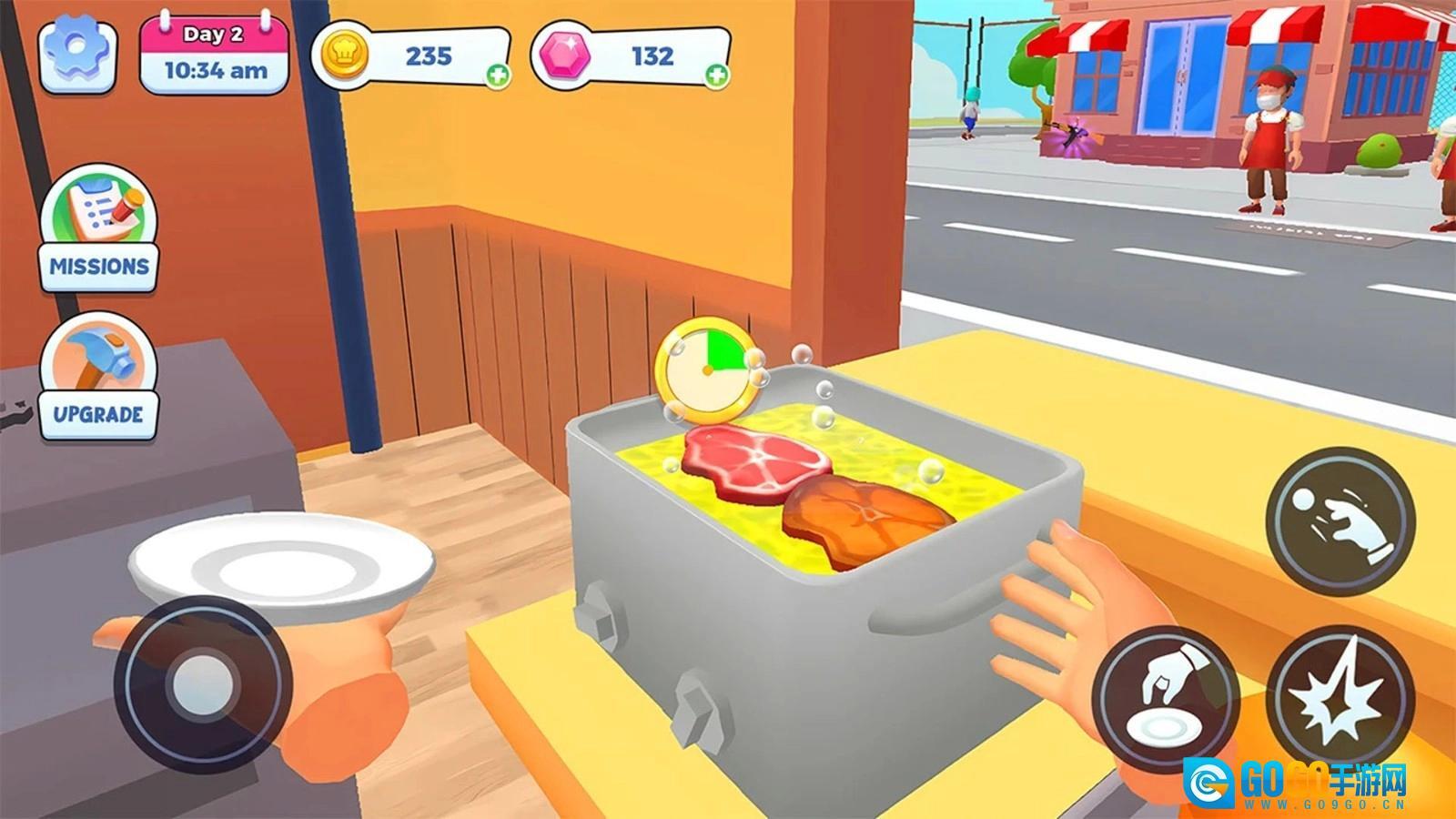Buy more pink gems via plus button
Screen dimensions: 1456x819
717,76
